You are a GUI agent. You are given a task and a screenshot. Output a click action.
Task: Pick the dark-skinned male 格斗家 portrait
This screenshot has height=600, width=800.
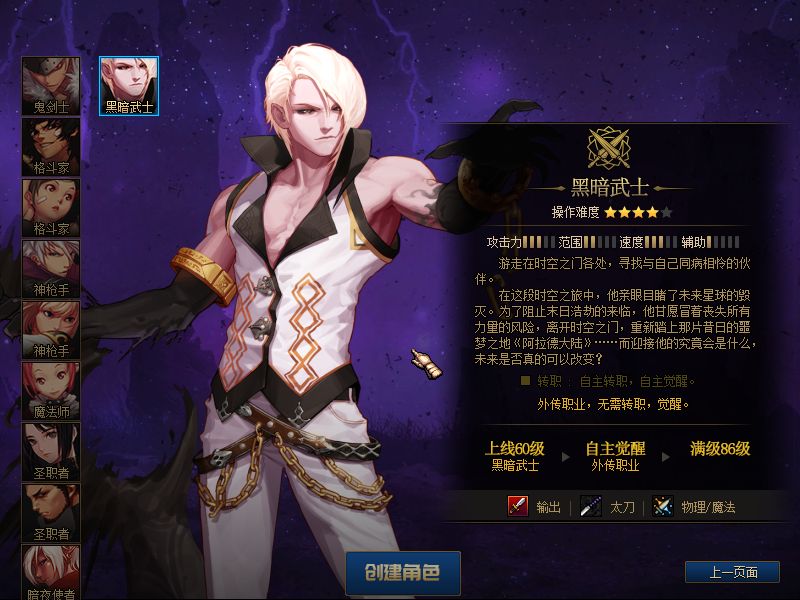[51, 147]
